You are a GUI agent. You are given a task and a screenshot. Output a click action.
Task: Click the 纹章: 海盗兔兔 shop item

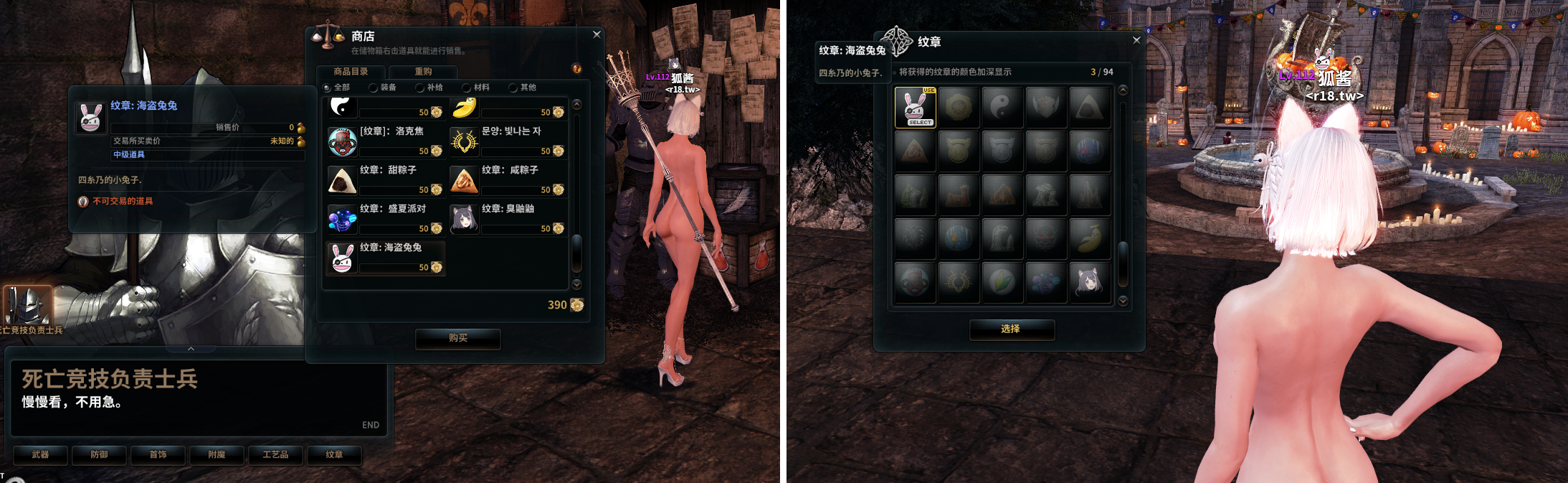pos(386,257)
